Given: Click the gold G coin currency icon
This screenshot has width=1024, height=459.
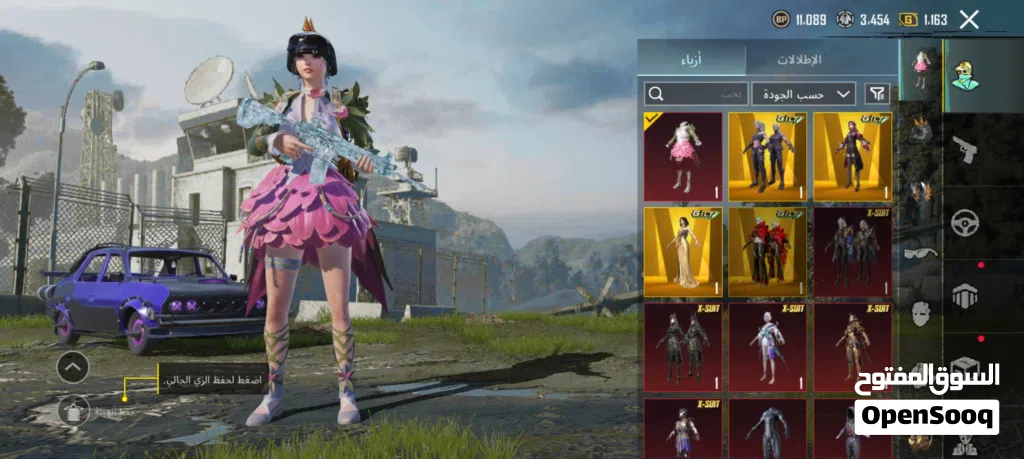Looking at the screenshot, I should tap(908, 19).
